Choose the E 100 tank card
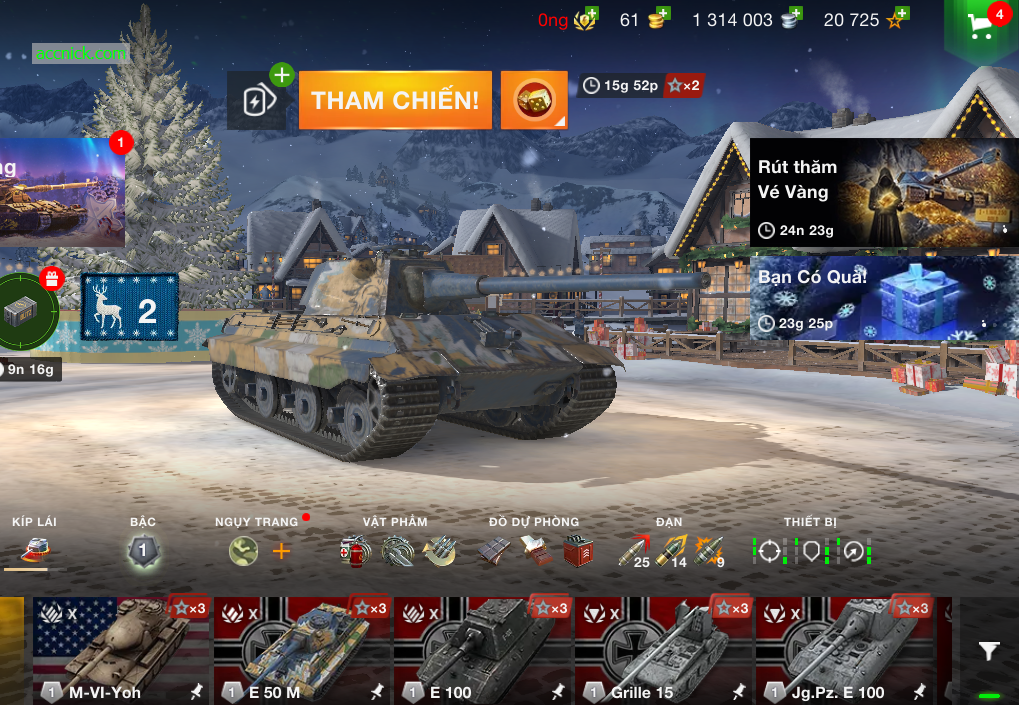 pos(482,650)
